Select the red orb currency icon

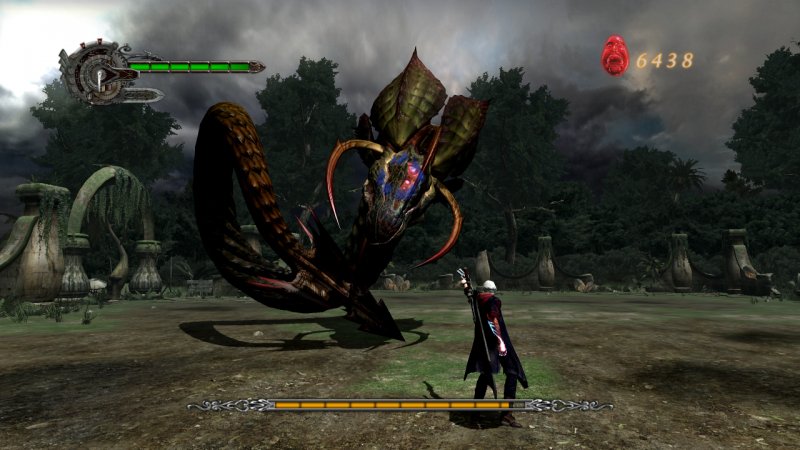click(x=614, y=56)
